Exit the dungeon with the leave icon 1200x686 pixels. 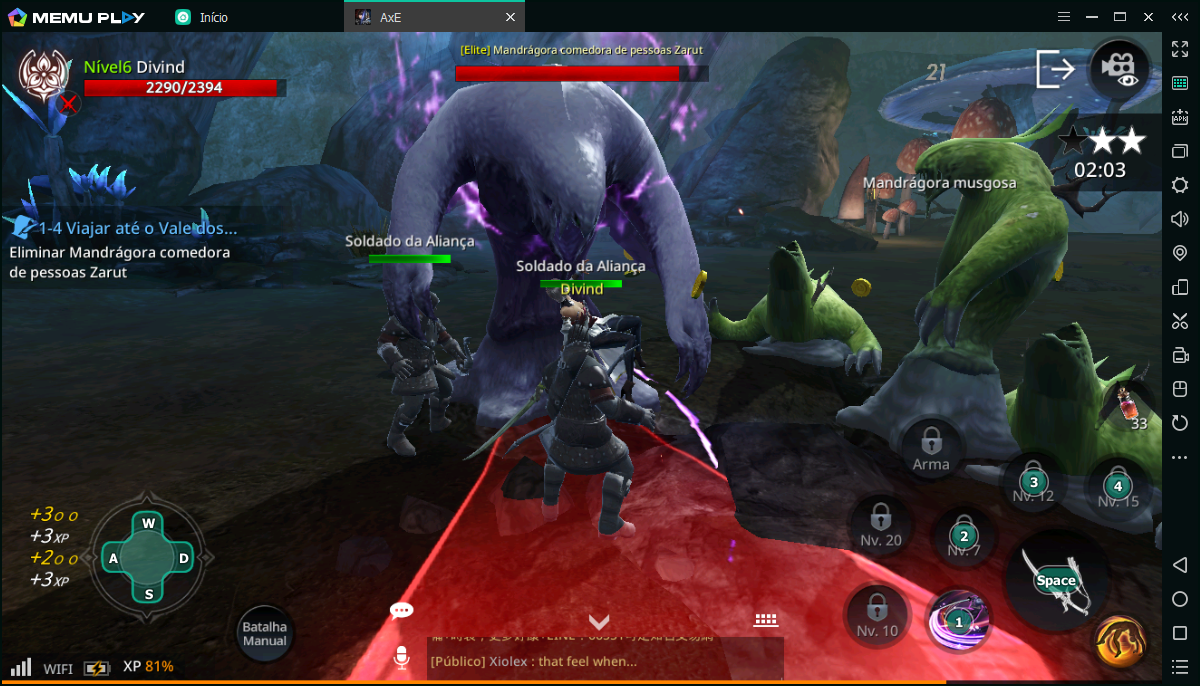click(1055, 68)
